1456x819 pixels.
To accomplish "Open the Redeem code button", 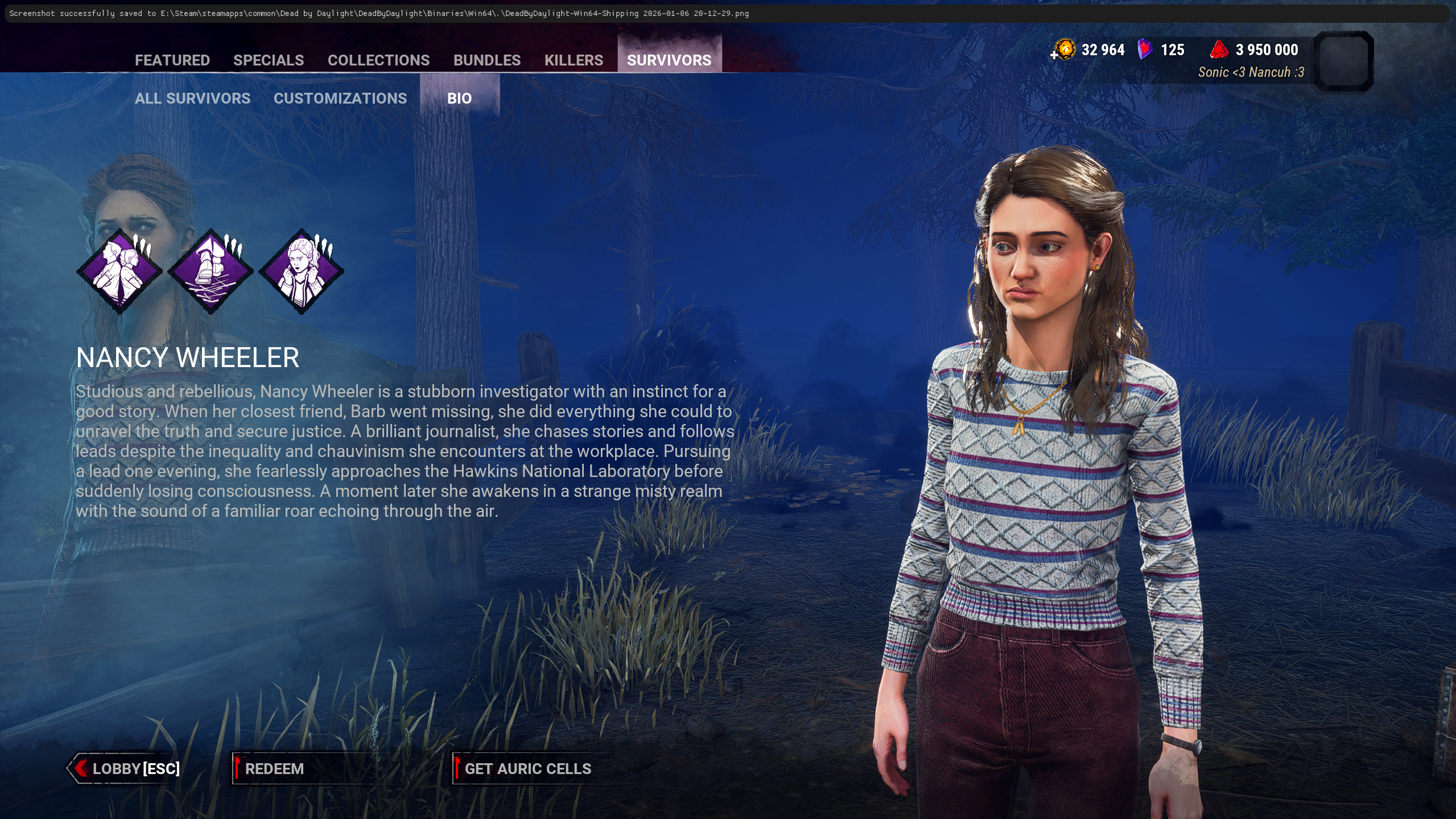I will click(x=274, y=768).
